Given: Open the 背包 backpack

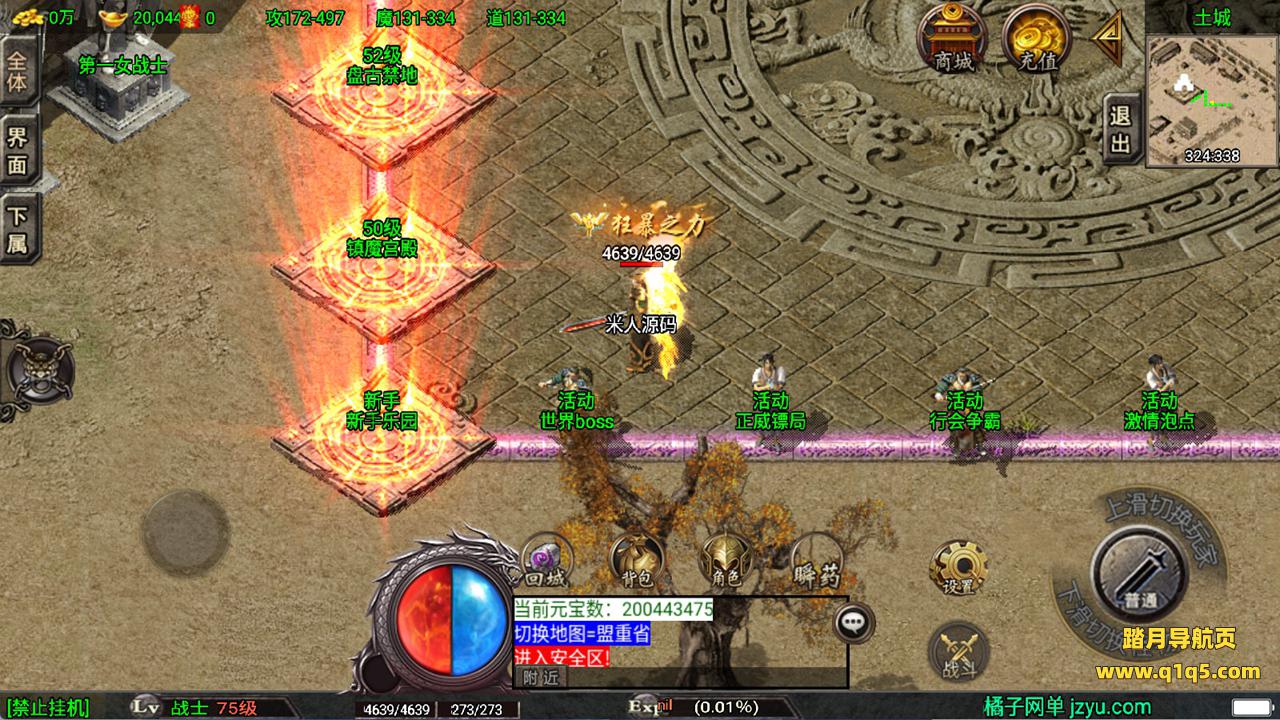Looking at the screenshot, I should pos(637,562).
